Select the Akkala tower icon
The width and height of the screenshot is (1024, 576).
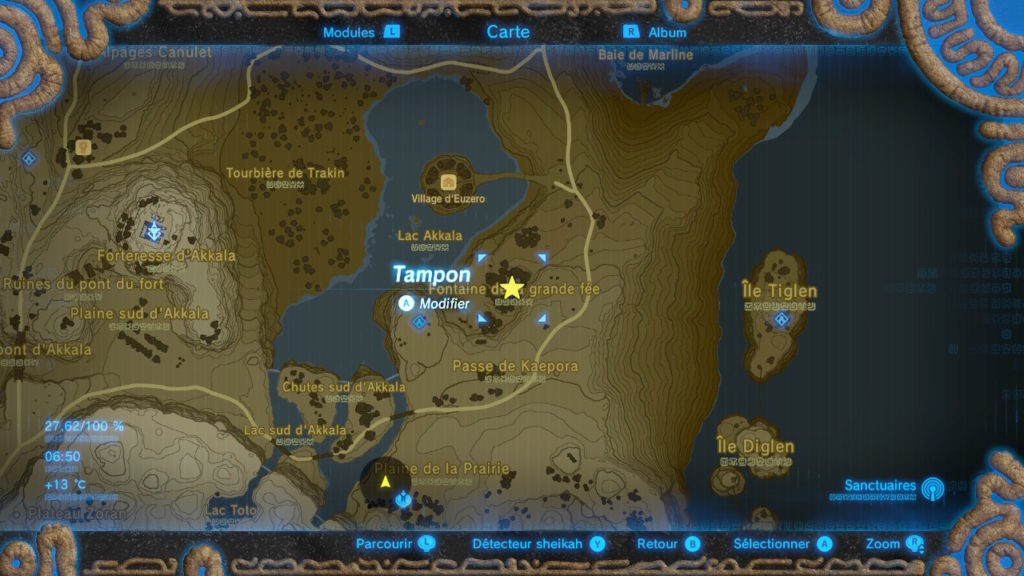pyautogui.click(x=153, y=232)
